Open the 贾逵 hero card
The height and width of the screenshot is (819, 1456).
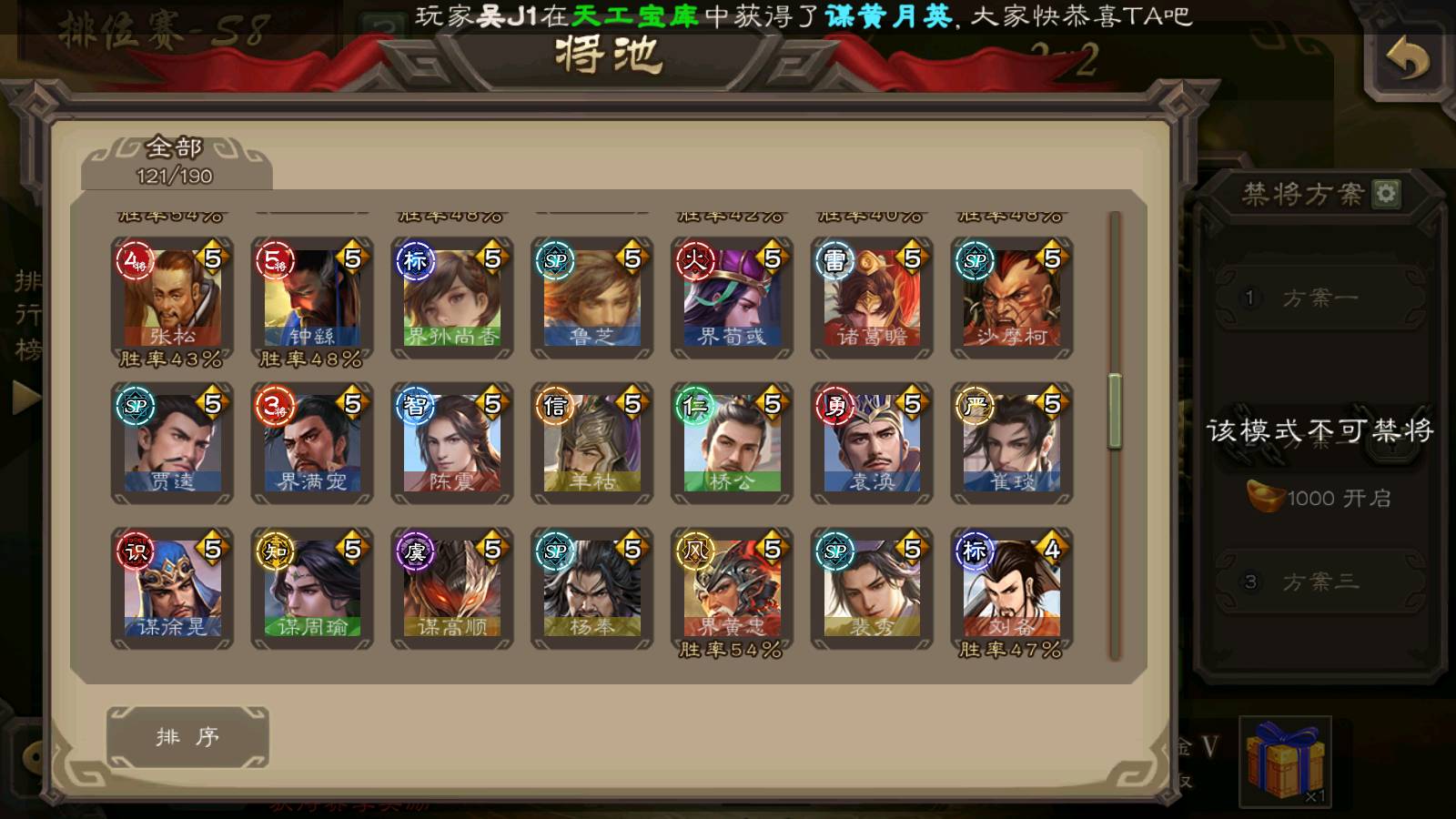pyautogui.click(x=172, y=443)
